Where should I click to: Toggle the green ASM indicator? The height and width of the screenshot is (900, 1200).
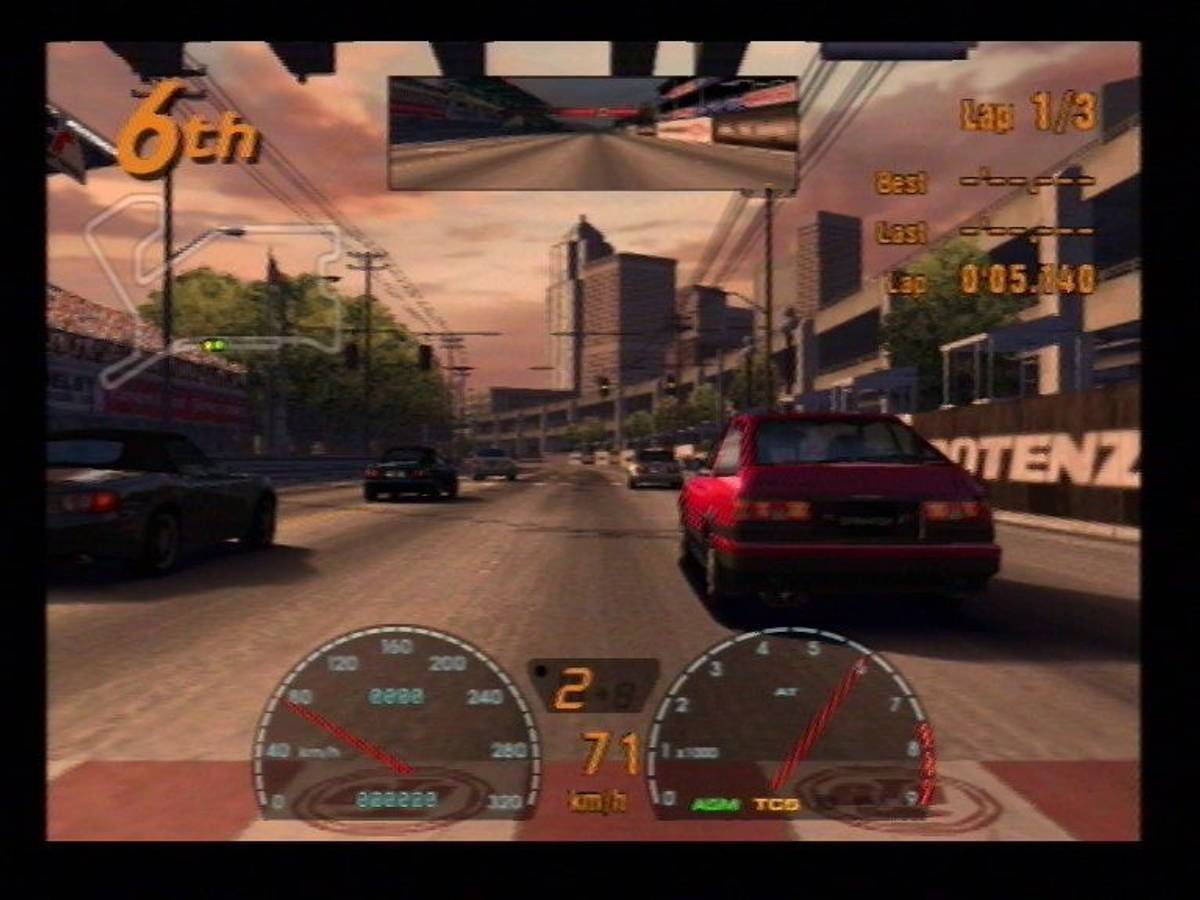(x=714, y=804)
